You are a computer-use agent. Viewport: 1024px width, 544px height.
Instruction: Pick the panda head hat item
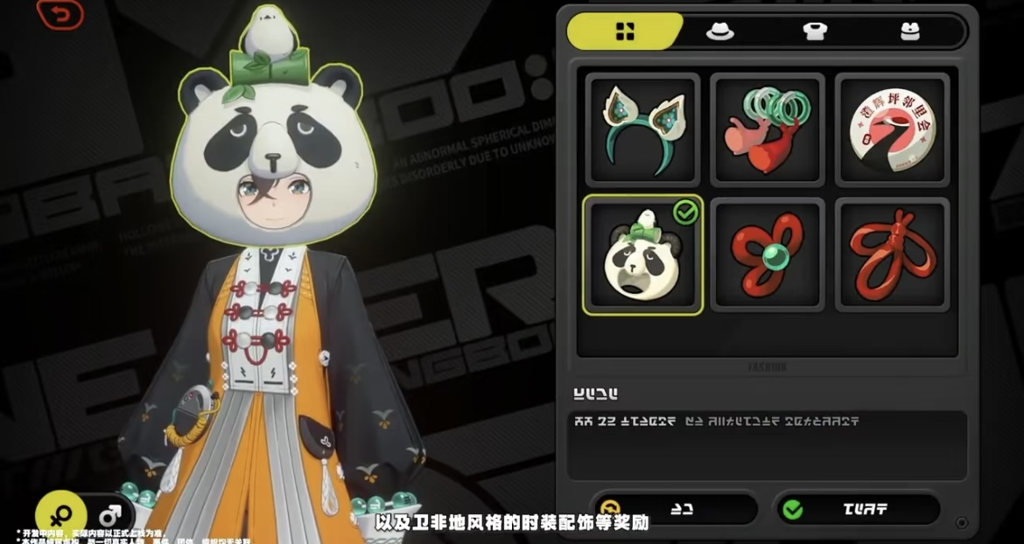click(x=642, y=255)
